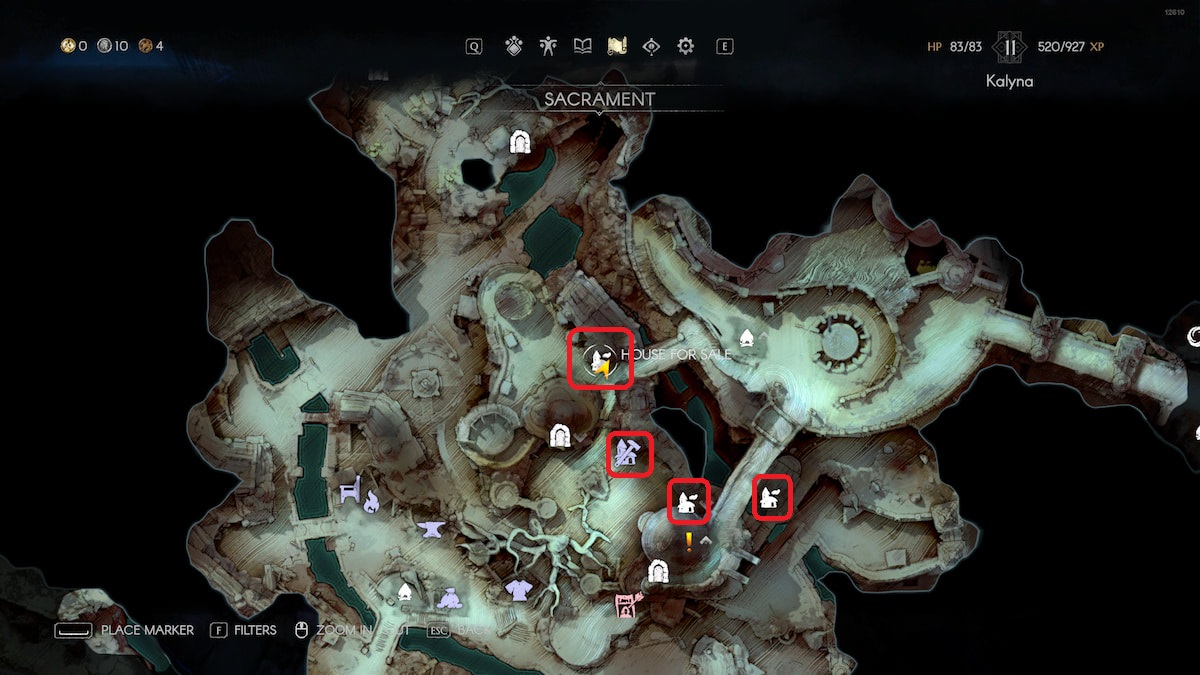Select the swirl marker at map edge
The image size is (1200, 675).
click(x=1194, y=338)
